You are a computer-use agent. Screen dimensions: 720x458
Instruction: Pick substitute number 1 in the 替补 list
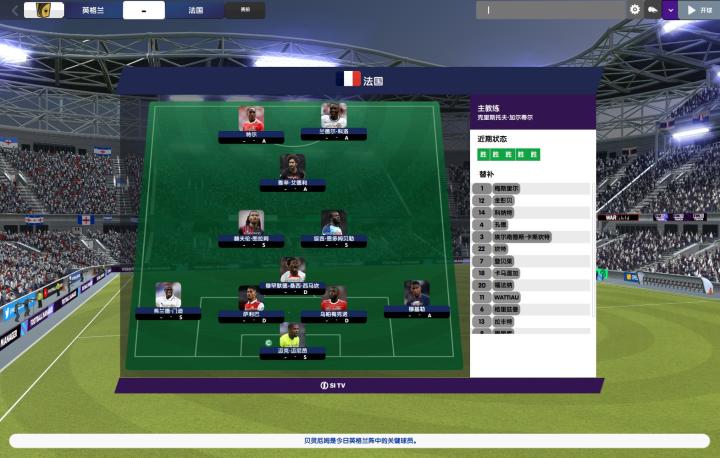point(532,188)
